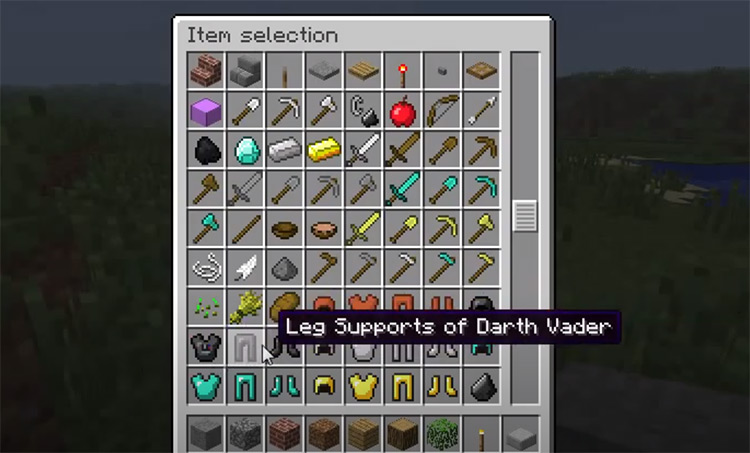
Task: Choose the gold ingot
Action: click(323, 150)
